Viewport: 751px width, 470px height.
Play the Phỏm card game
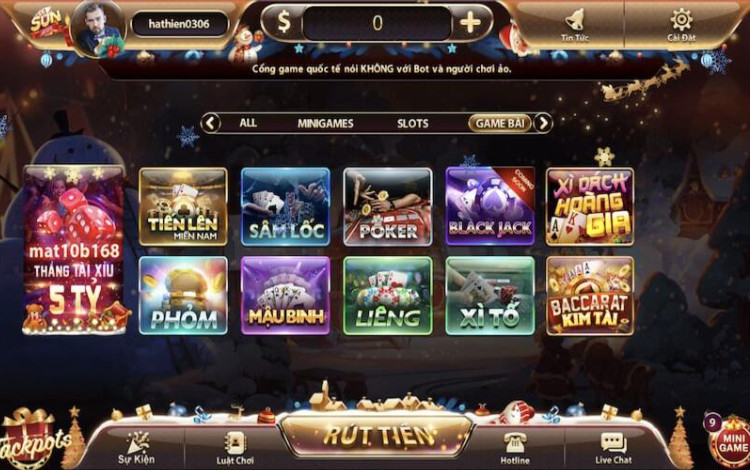click(x=183, y=296)
